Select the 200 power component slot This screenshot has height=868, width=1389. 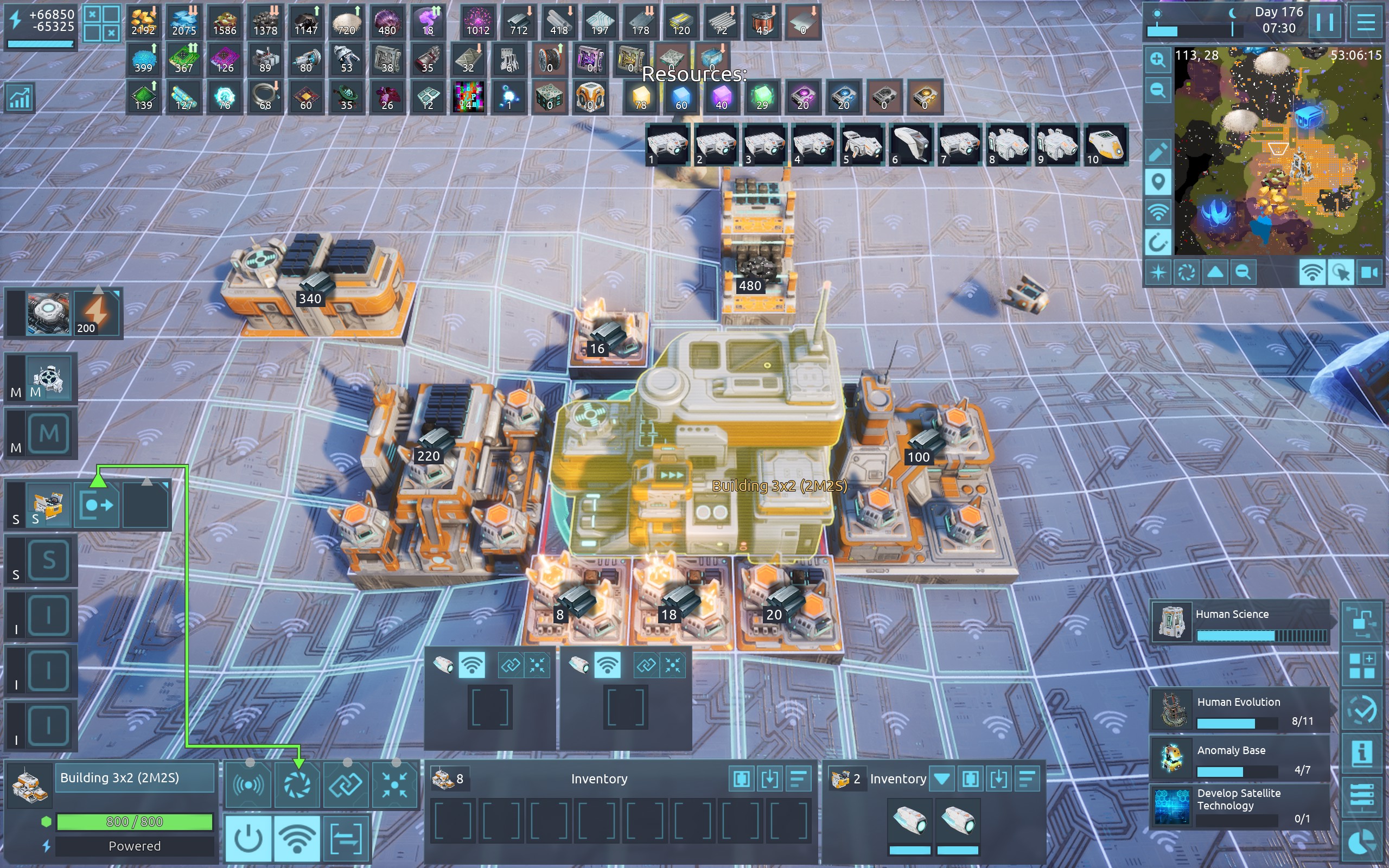click(96, 314)
